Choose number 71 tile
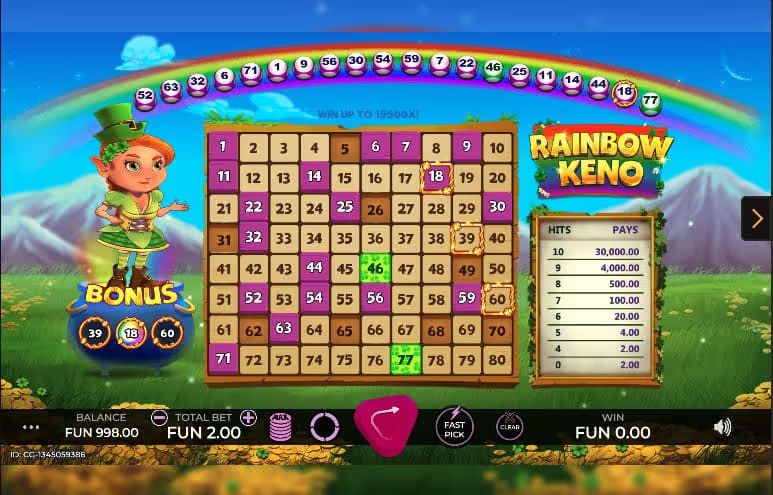This screenshot has height=495, width=773. point(222,359)
